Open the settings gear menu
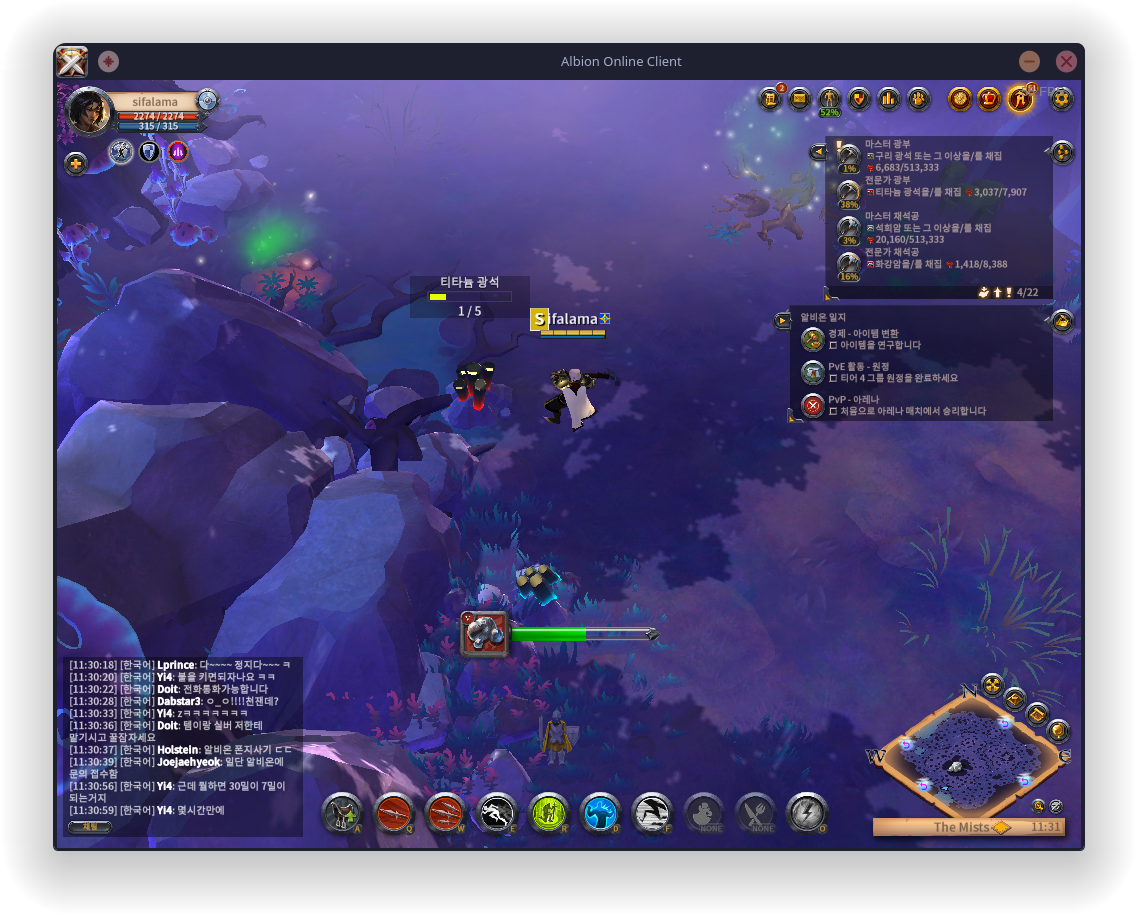 [x=1061, y=98]
